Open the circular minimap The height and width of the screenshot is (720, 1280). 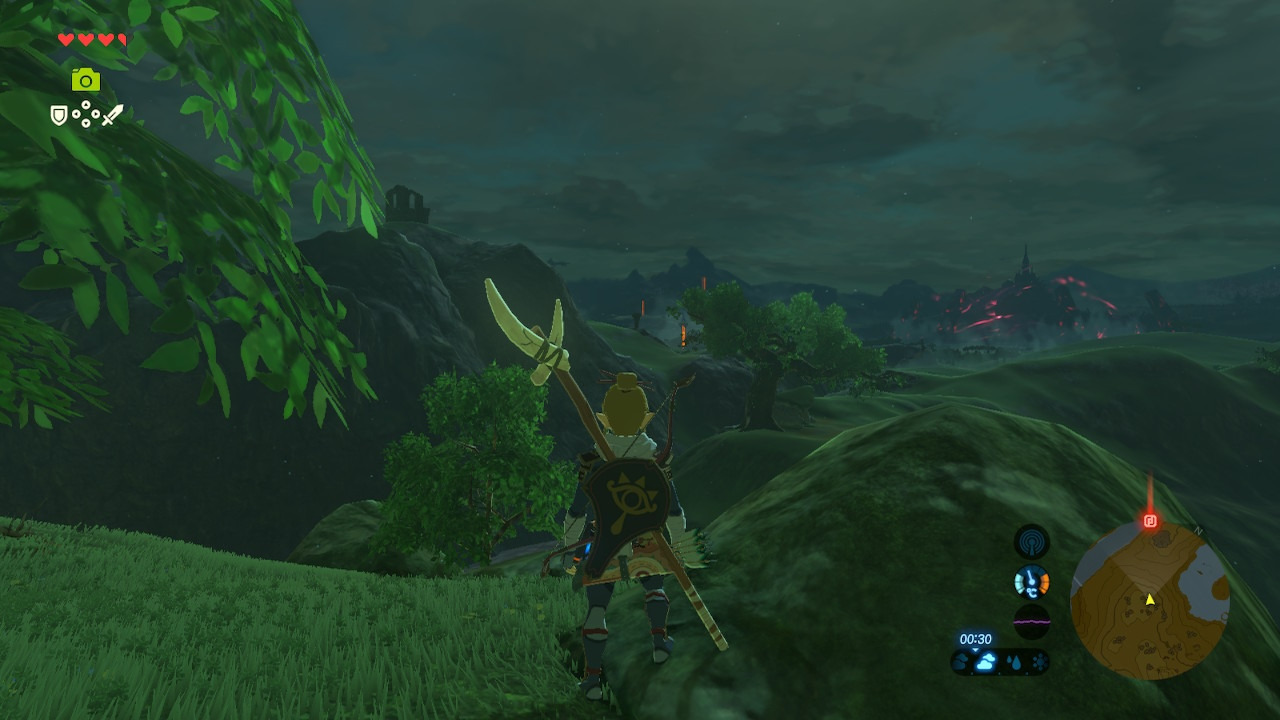(x=1149, y=600)
